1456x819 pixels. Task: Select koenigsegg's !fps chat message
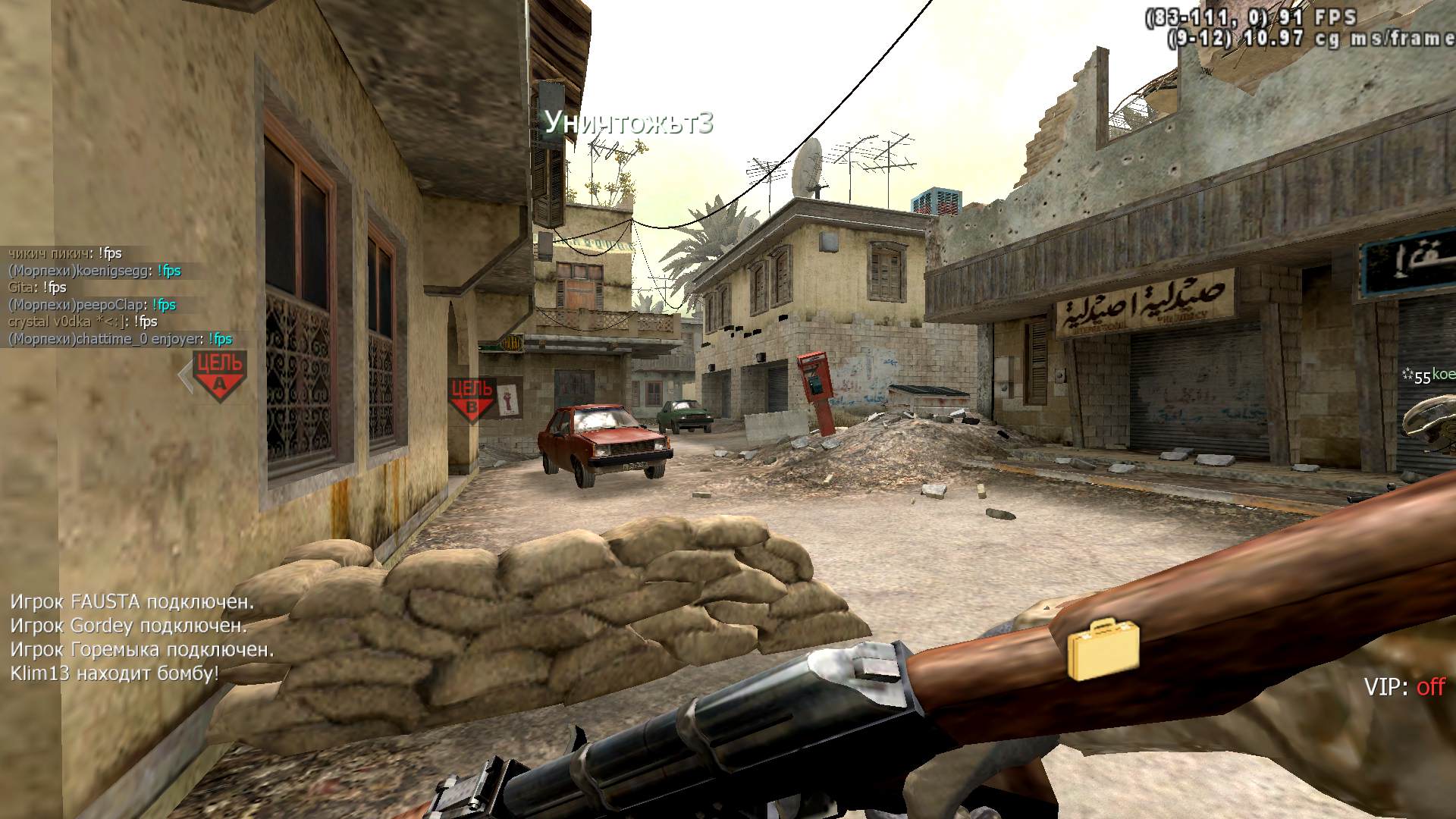[95, 271]
